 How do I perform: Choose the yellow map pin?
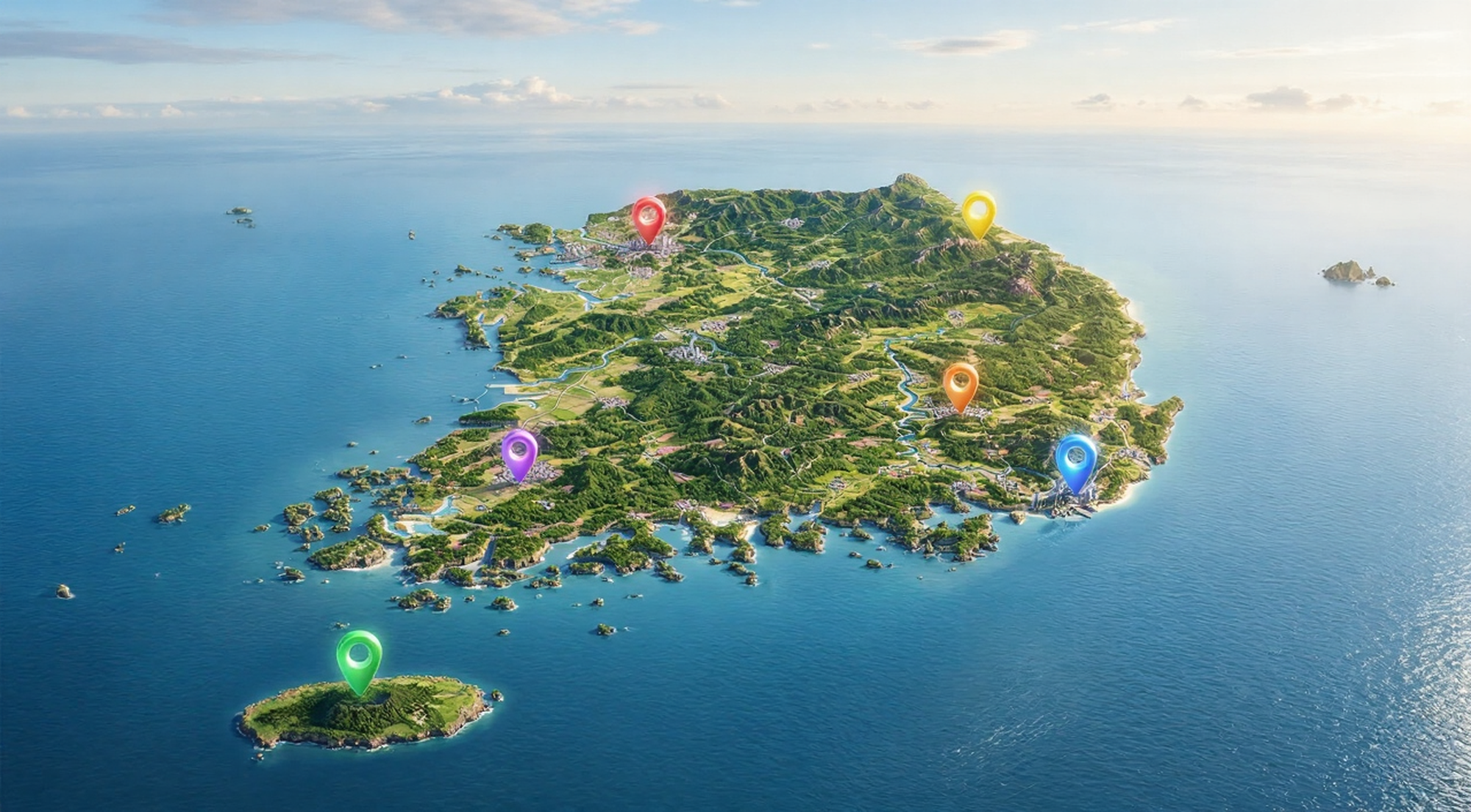pos(979,211)
